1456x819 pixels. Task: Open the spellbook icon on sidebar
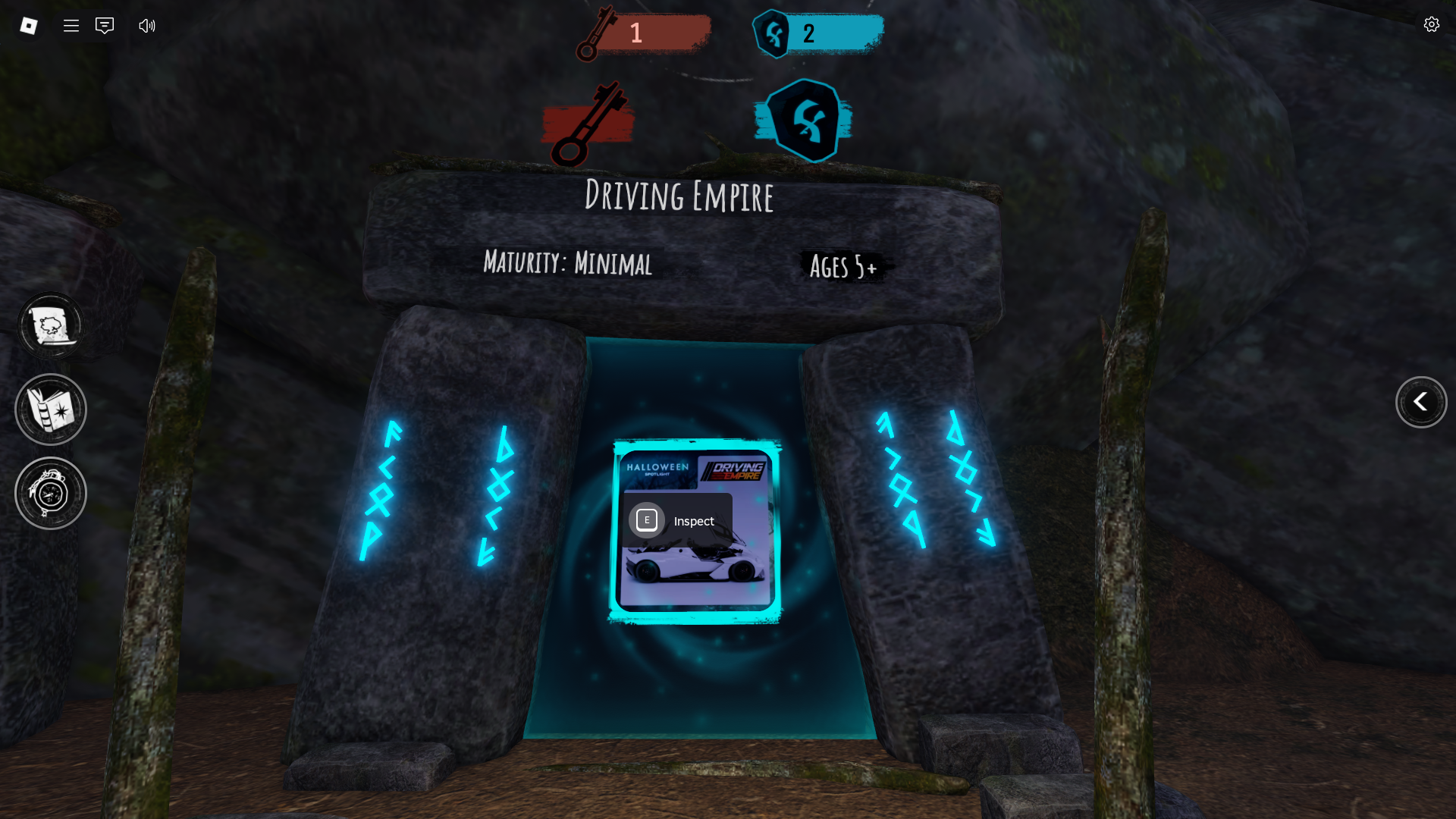click(50, 409)
